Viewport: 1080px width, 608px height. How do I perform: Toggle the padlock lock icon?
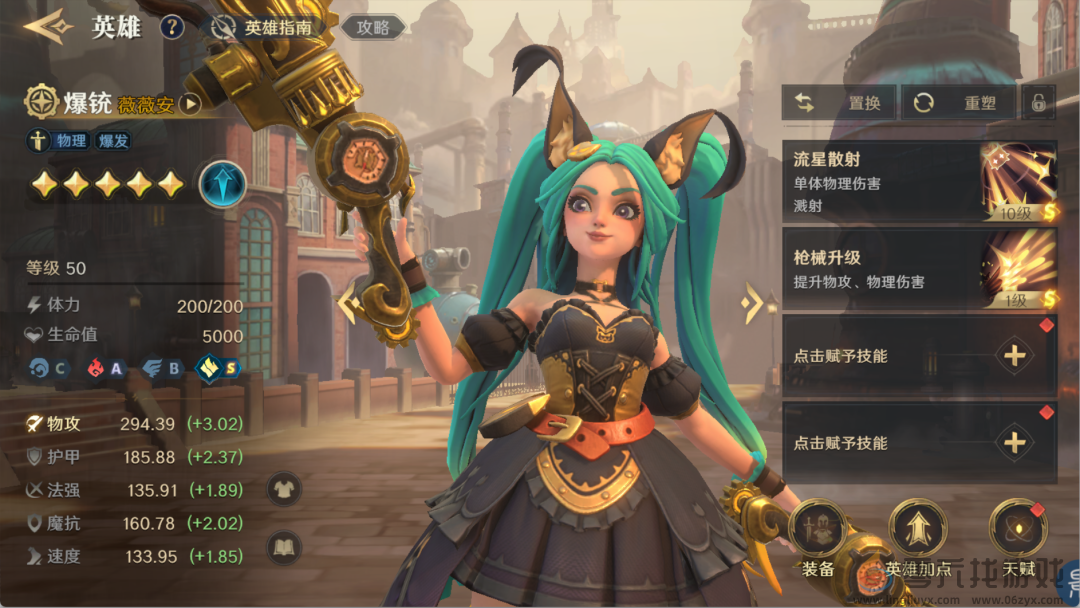(x=1039, y=102)
